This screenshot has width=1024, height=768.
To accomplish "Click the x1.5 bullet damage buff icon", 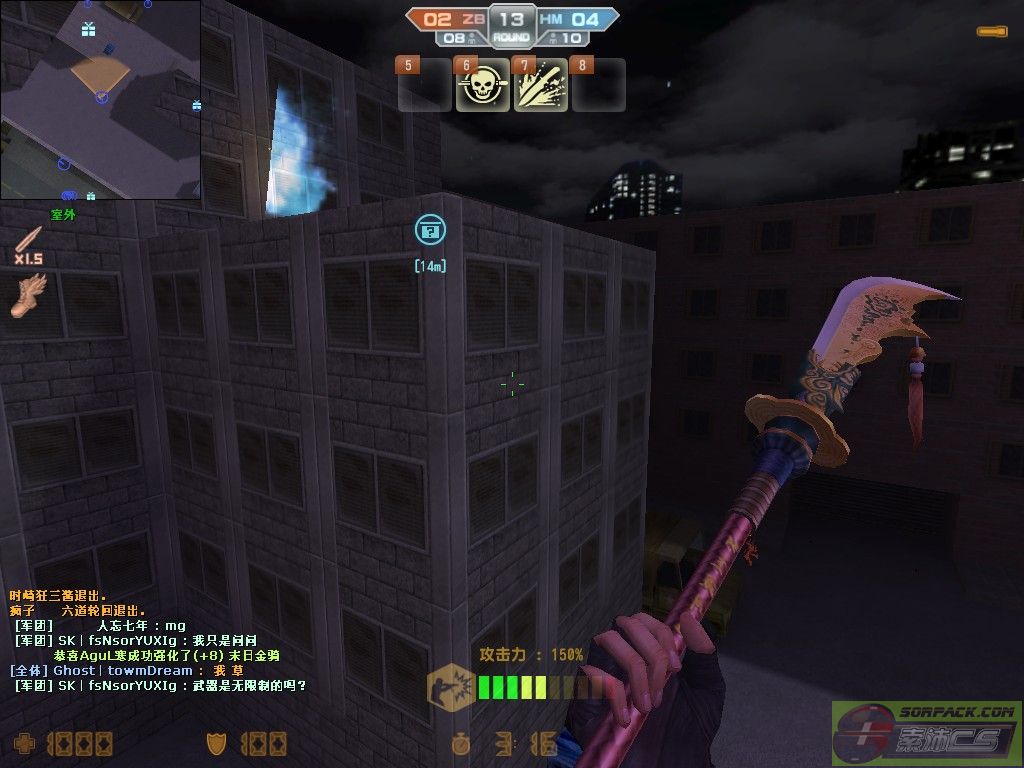I will pyautogui.click(x=29, y=244).
